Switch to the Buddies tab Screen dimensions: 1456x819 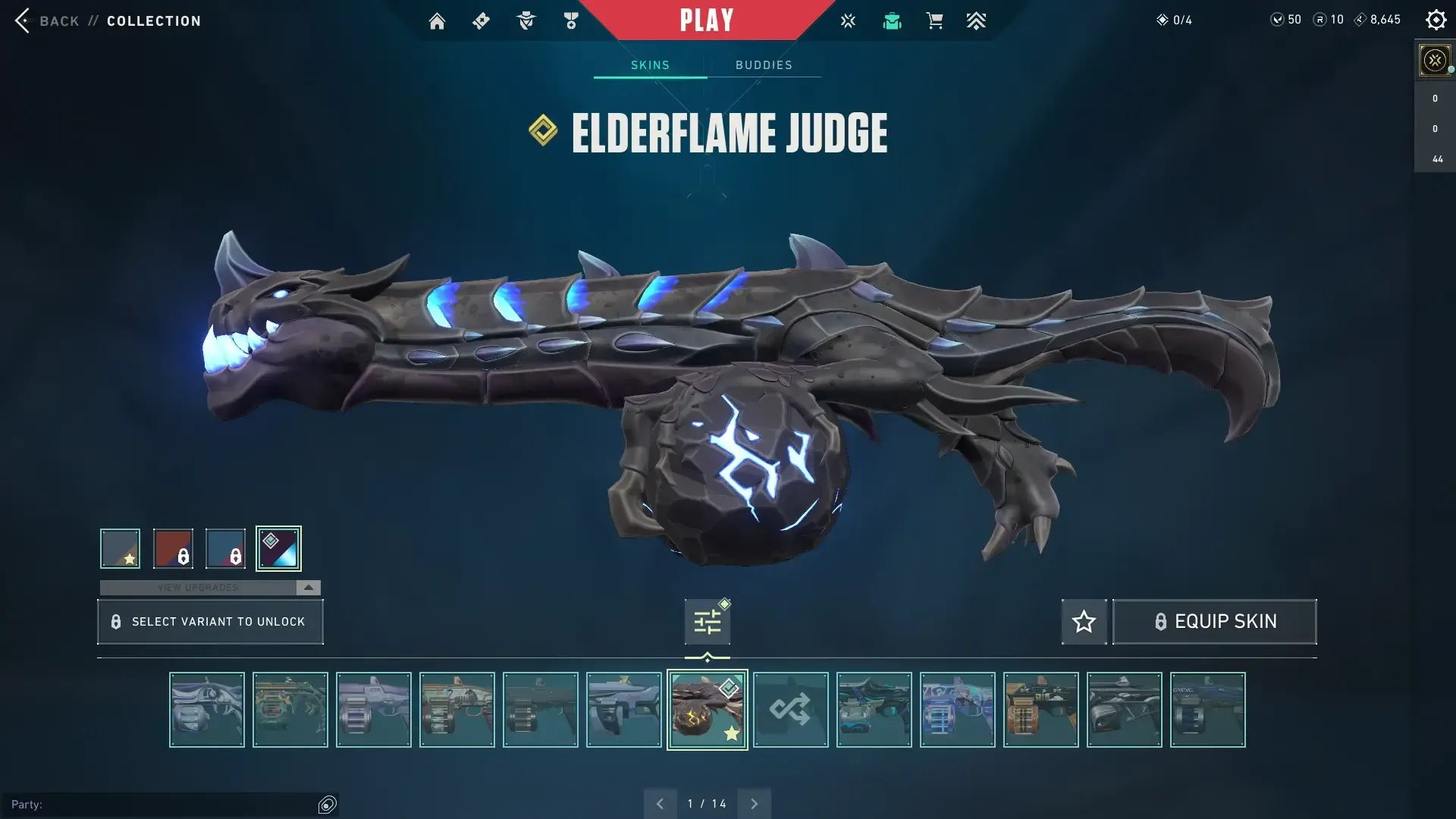764,65
